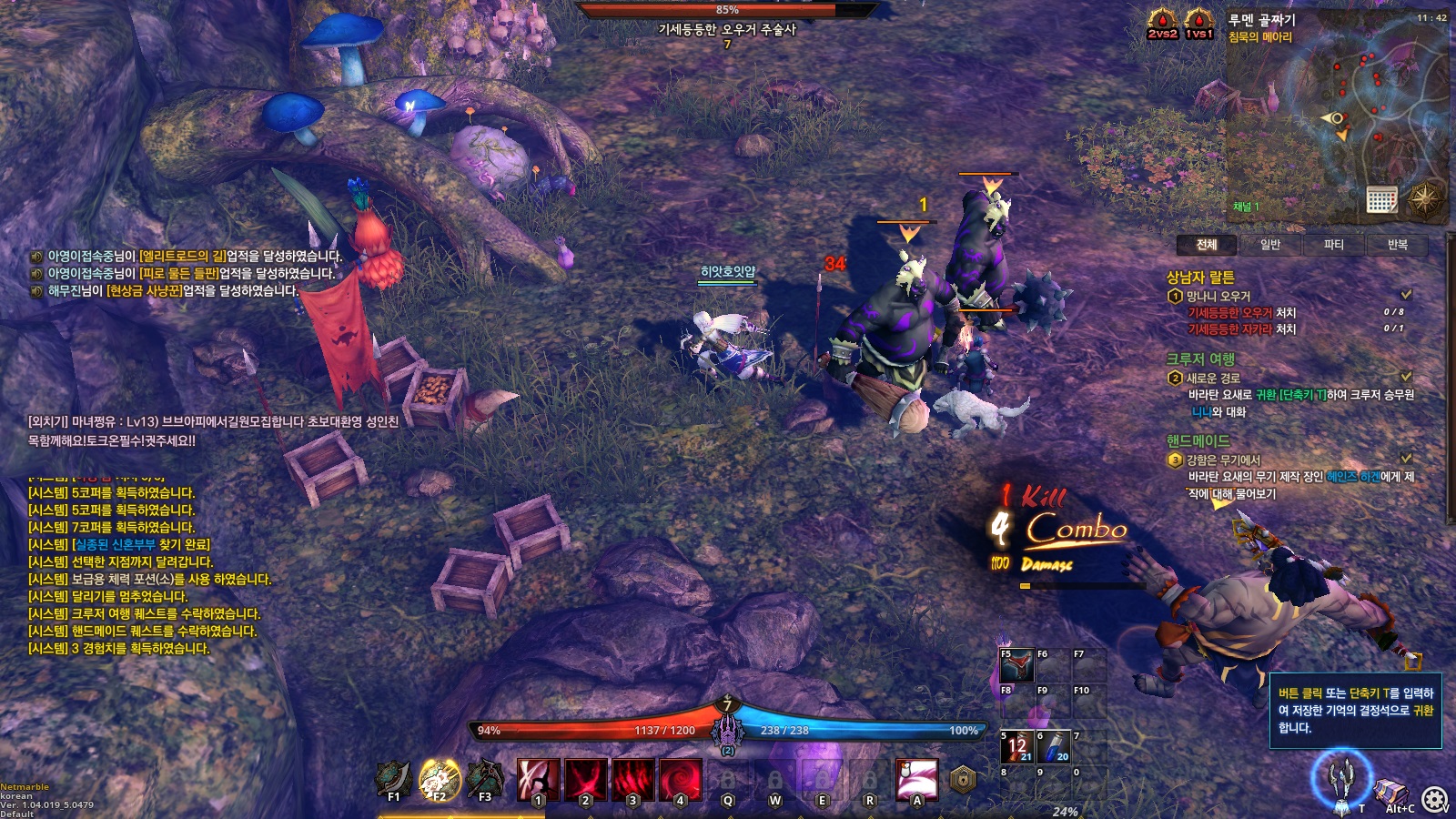
Task: Open the gear settings menu
Action: [1435, 800]
